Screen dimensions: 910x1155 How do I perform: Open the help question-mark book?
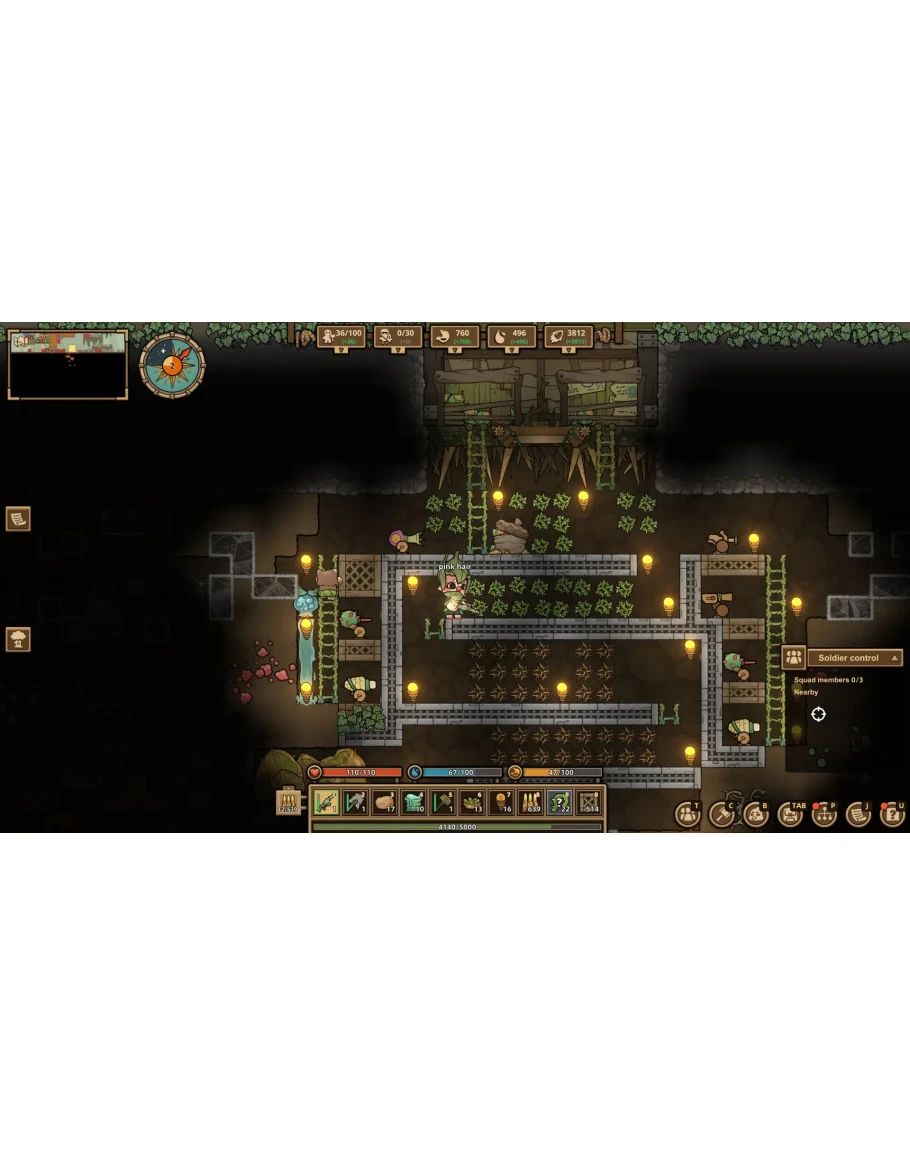tap(892, 814)
